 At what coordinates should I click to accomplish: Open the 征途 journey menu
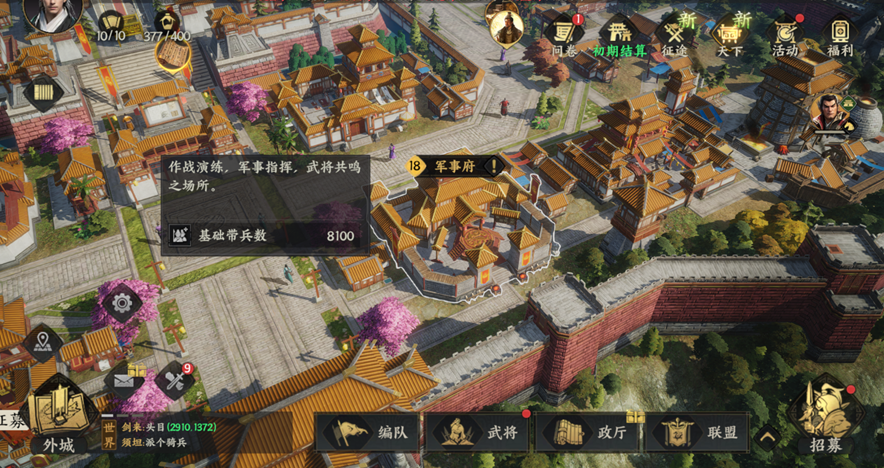pyautogui.click(x=674, y=35)
